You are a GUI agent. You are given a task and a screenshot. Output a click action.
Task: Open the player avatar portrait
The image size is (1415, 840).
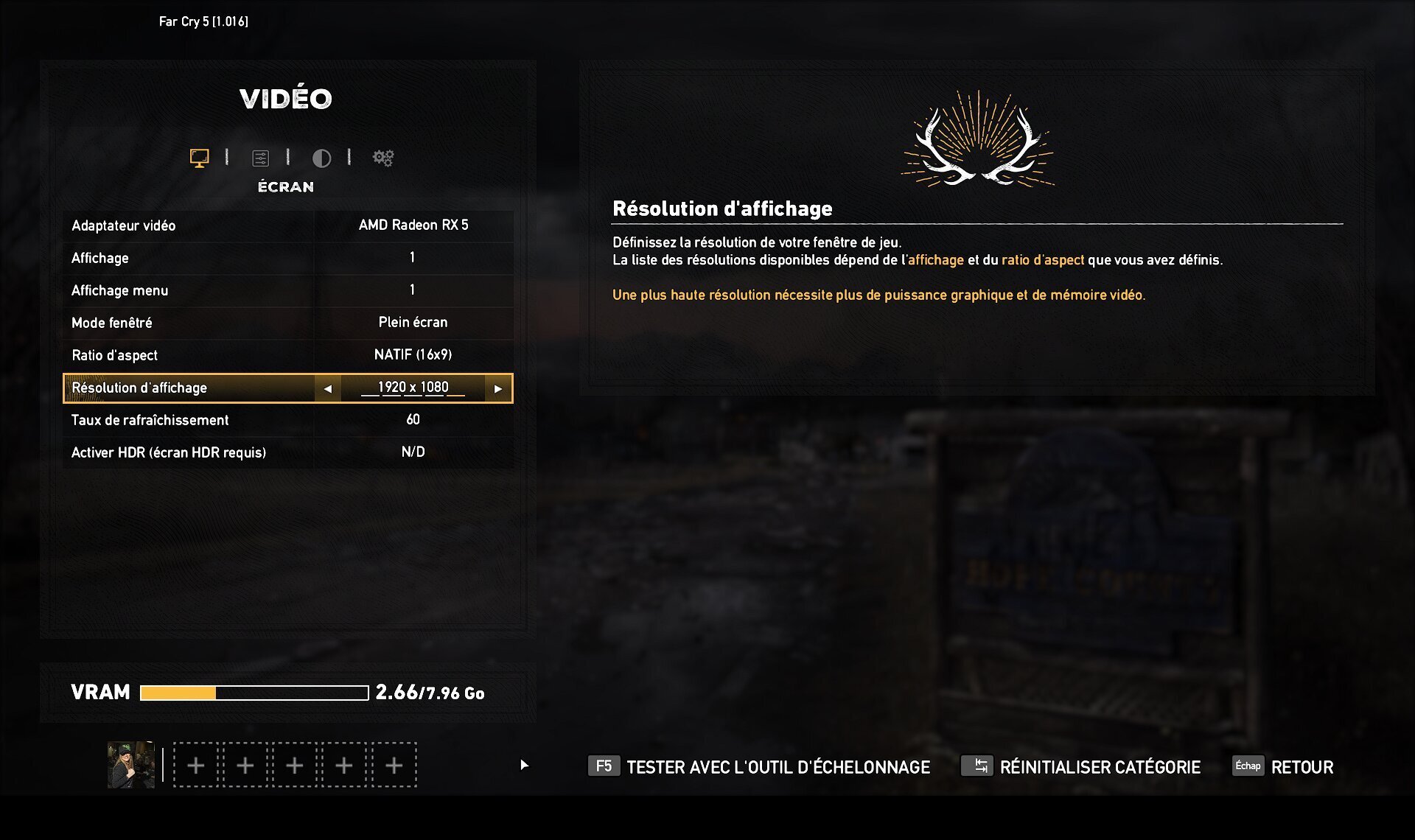click(131, 765)
